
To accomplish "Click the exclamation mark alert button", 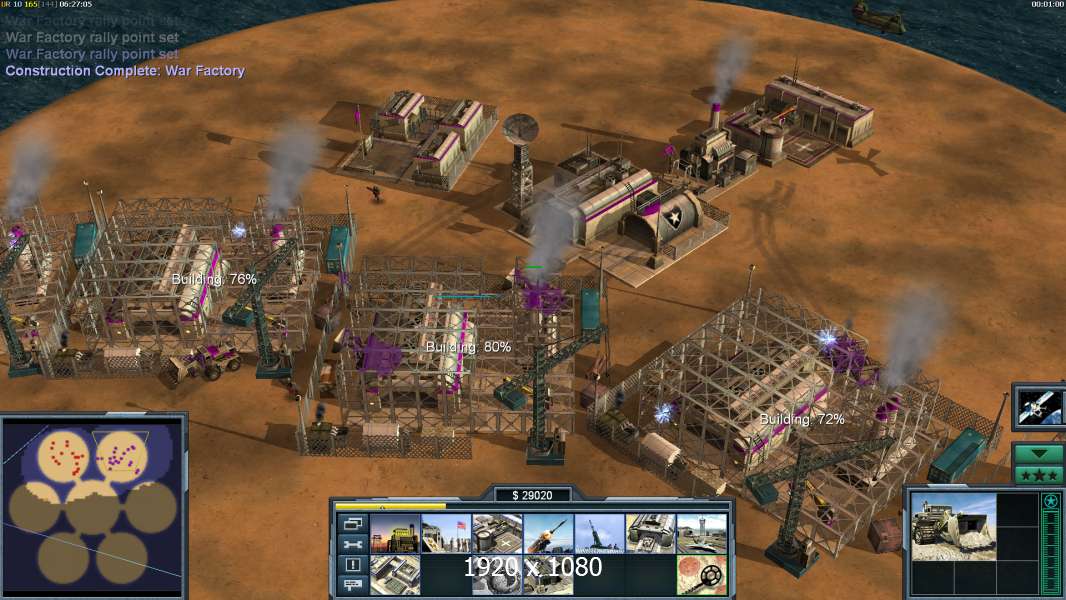I will tap(352, 565).
